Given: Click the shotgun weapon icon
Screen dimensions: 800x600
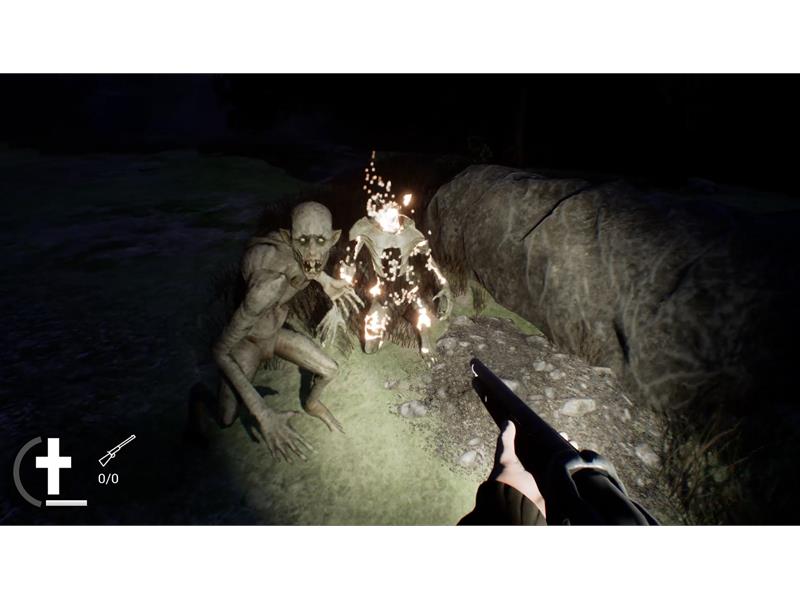Looking at the screenshot, I should point(116,451).
